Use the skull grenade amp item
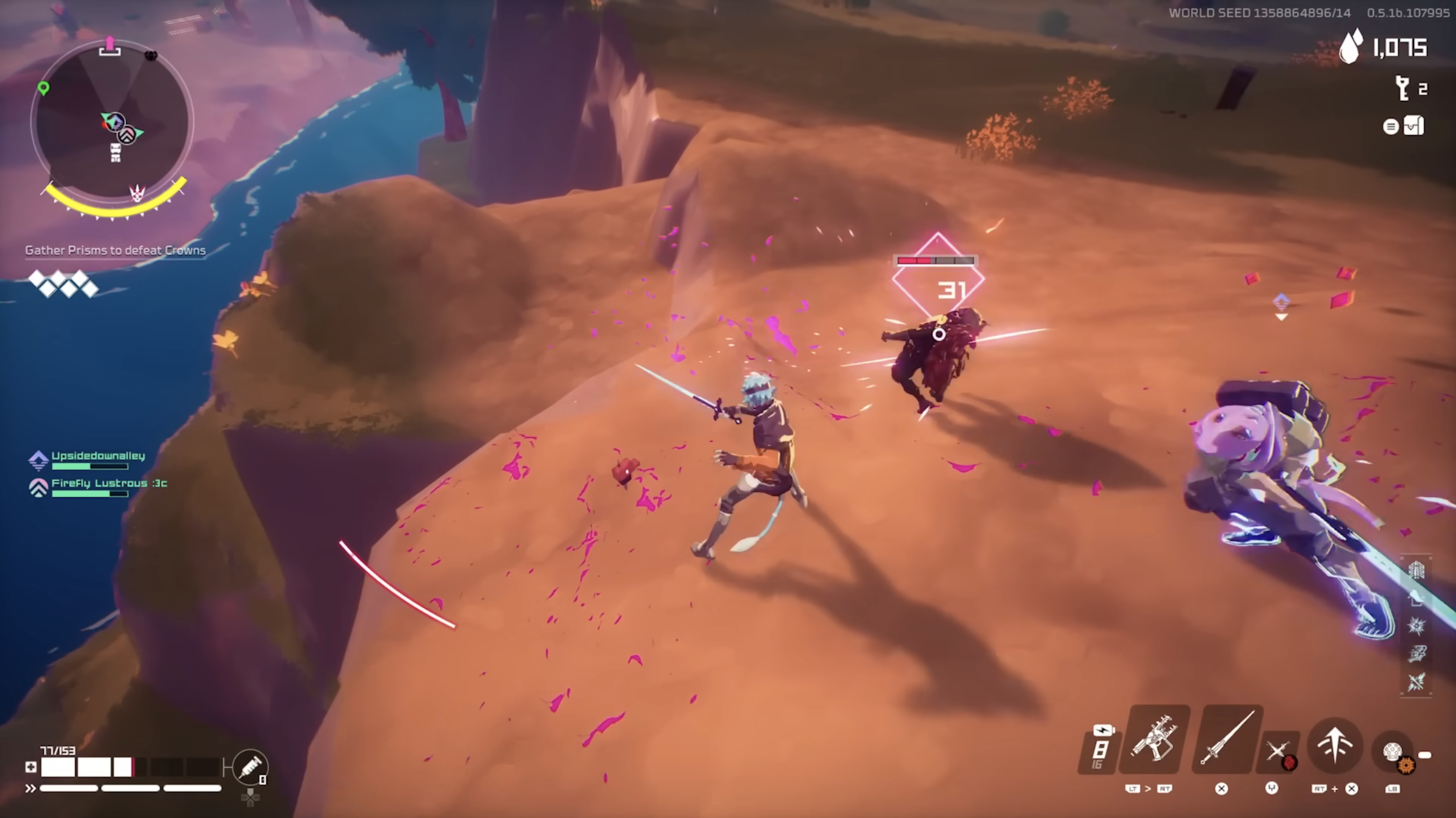 pos(1393,752)
